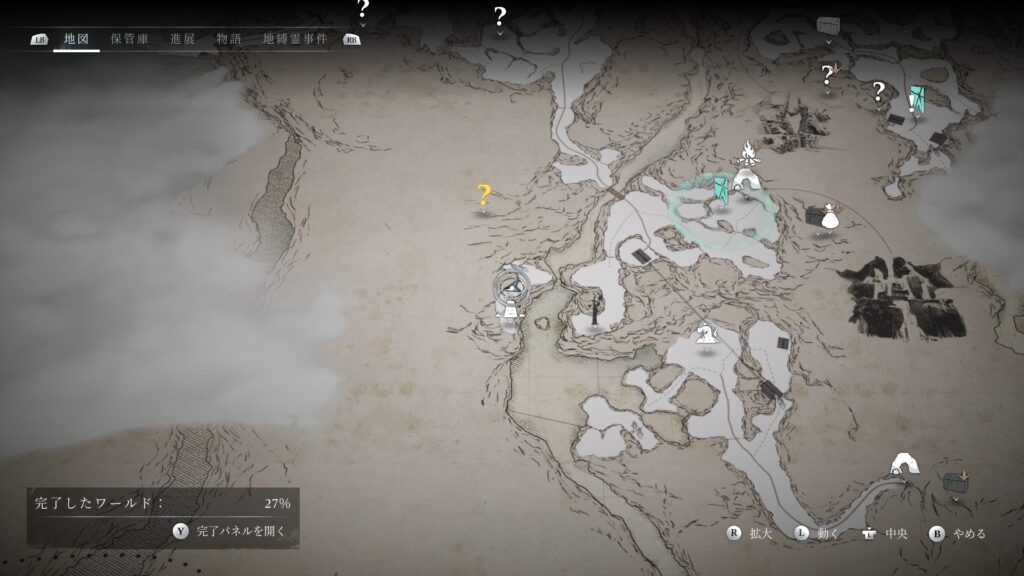The height and width of the screenshot is (576, 1024).
Task: Select the white wolf-like figure marker
Action: click(707, 330)
